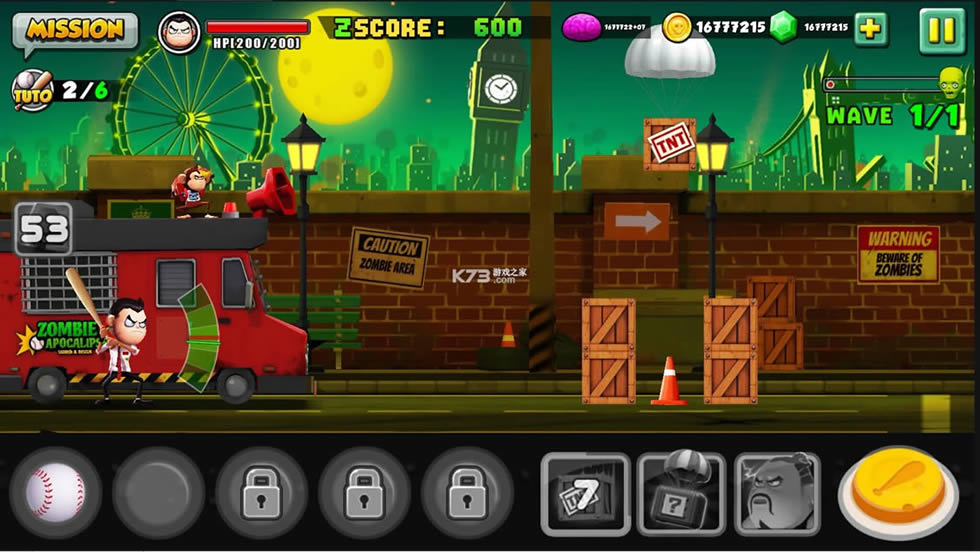Tap the green plus to add currency

(870, 28)
